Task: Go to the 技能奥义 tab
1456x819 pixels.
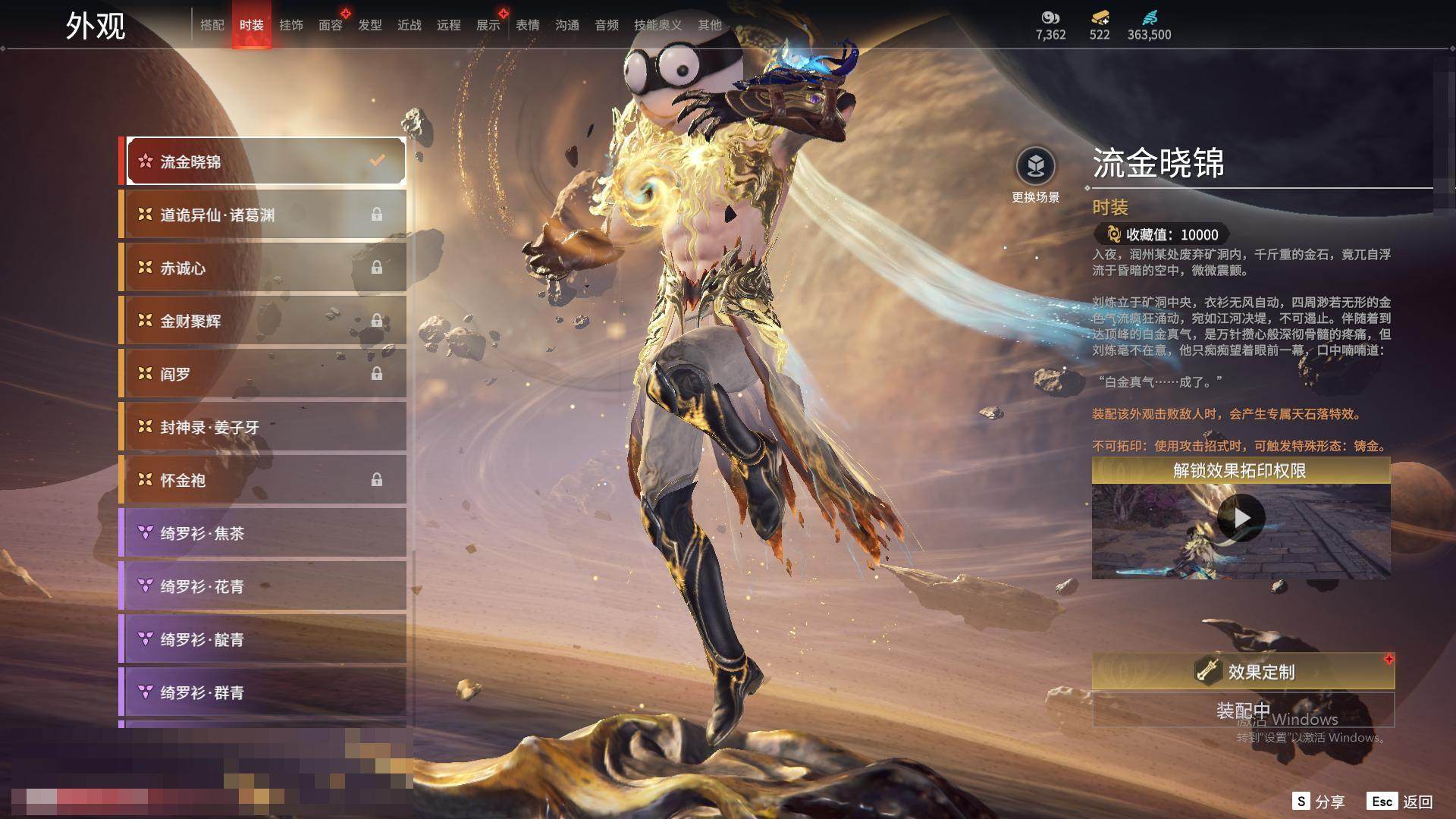Action: point(657,25)
